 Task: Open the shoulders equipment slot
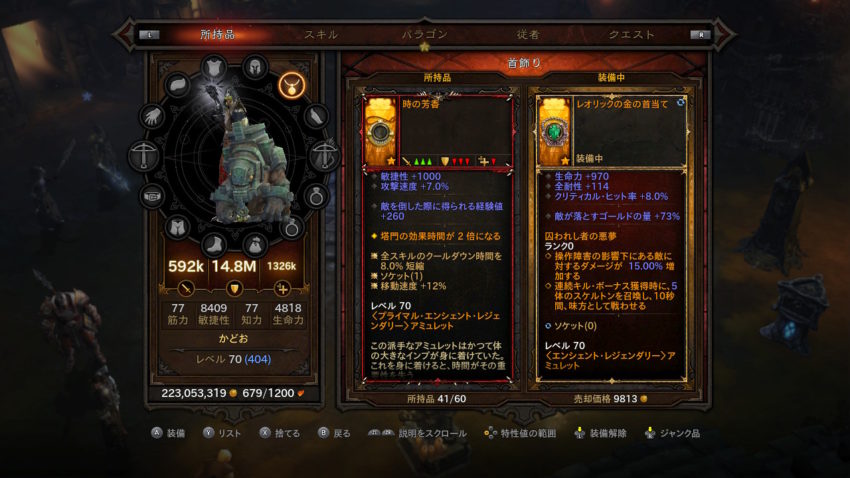[x=178, y=87]
